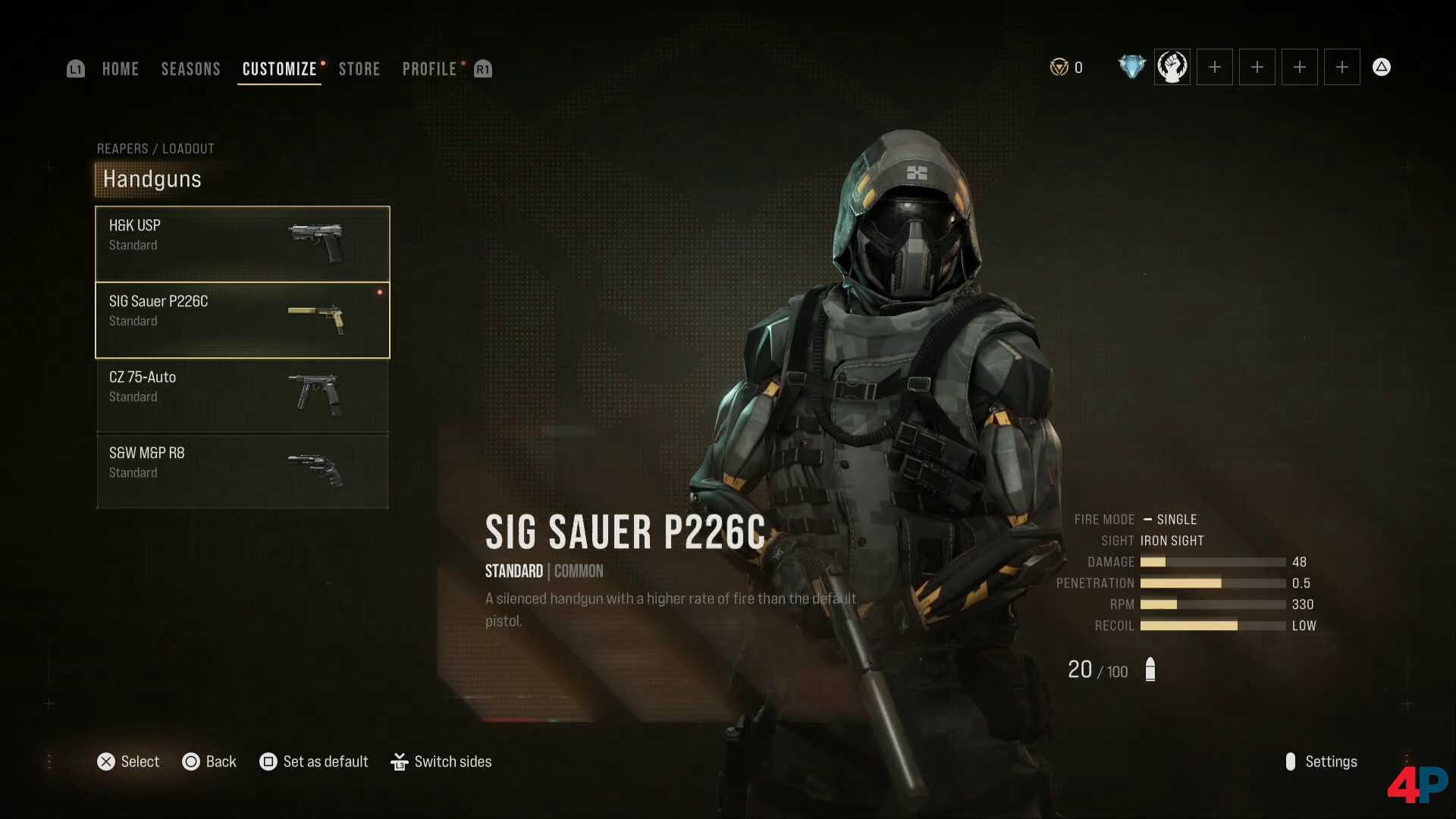Select the CUSTOMIZE tab
Viewport: 1456px width, 819px height.
click(279, 69)
